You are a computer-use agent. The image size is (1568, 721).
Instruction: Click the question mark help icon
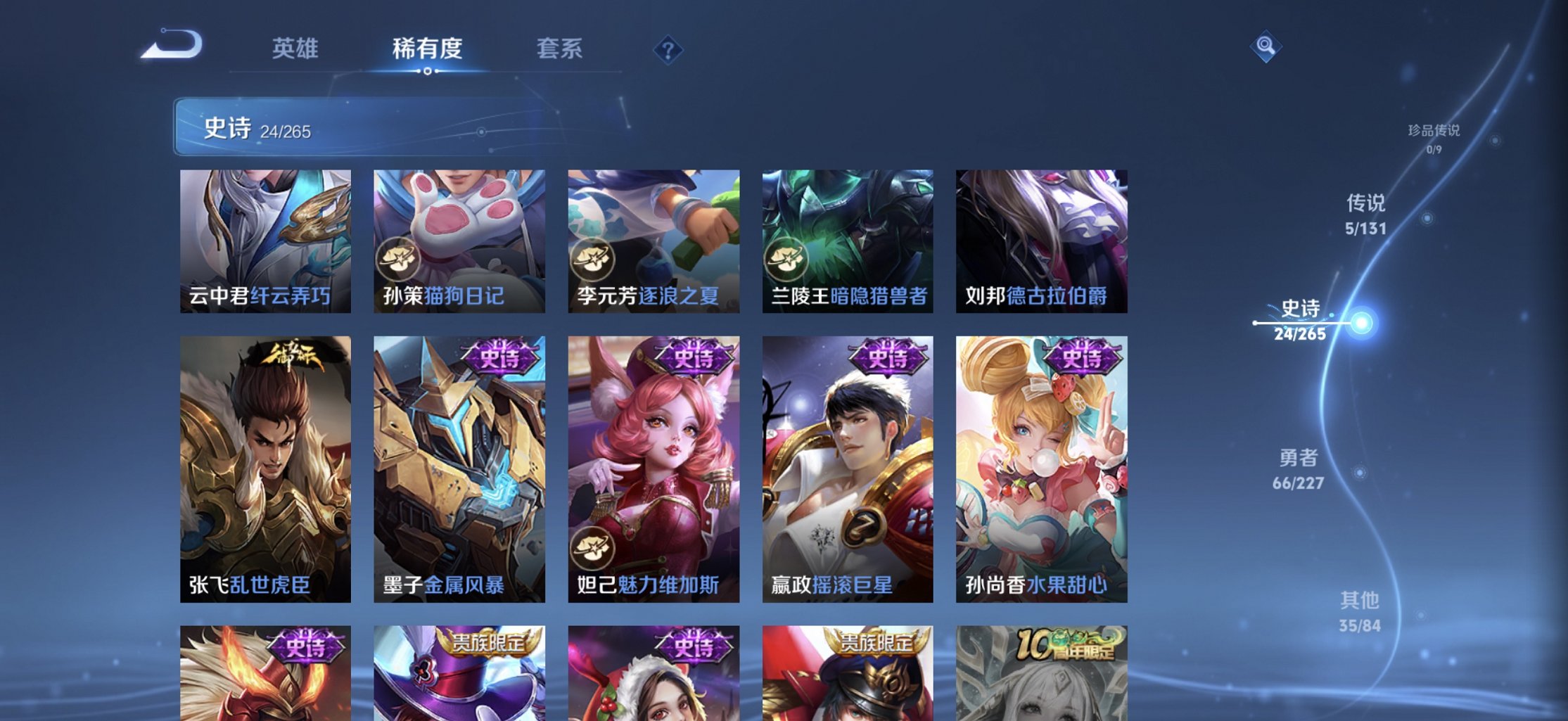click(667, 49)
